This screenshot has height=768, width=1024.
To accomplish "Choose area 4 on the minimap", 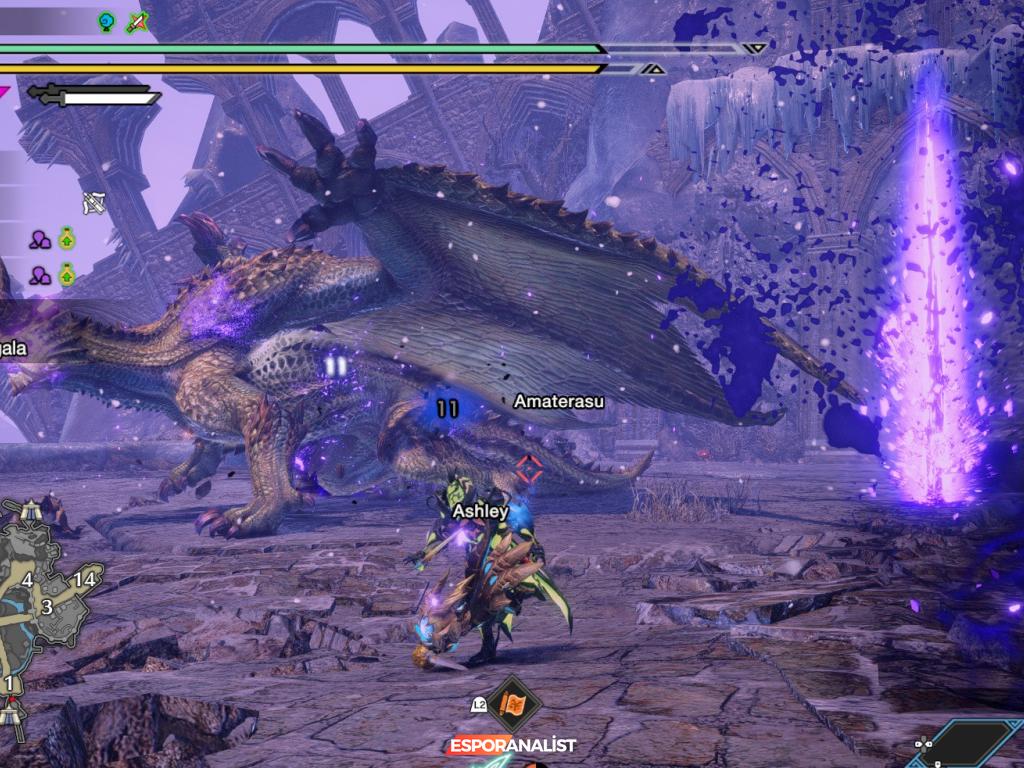I will (x=27, y=581).
